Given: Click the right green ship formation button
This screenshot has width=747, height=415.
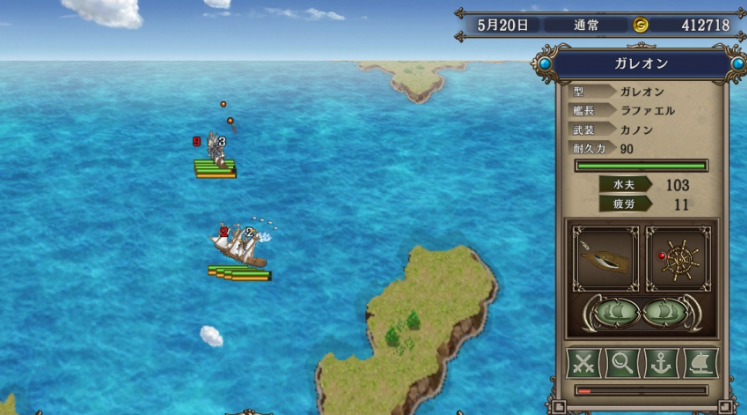Looking at the screenshot, I should coord(664,313).
